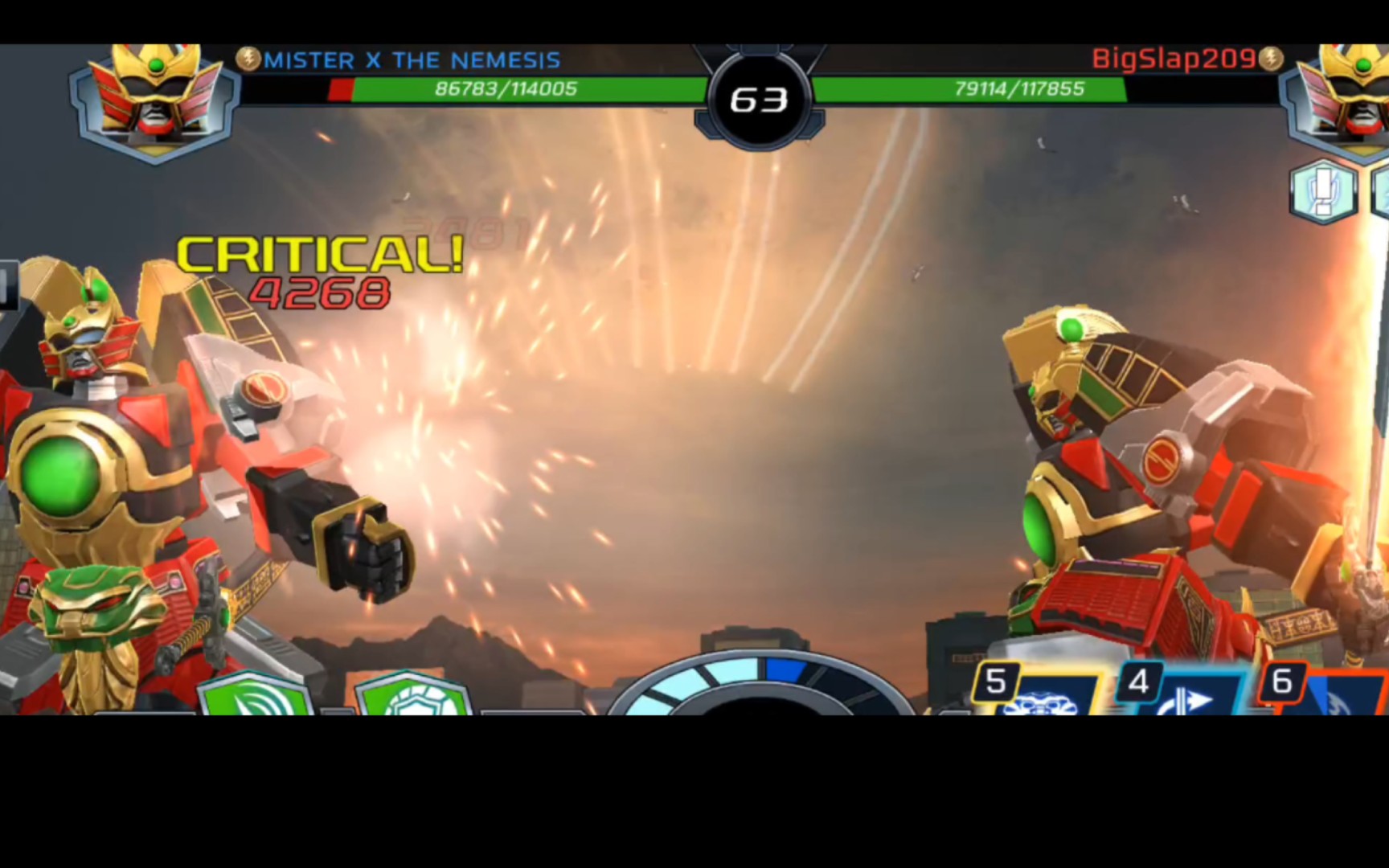Tap the green turtle-shell assist badge
The width and height of the screenshot is (1389, 868).
(x=412, y=696)
